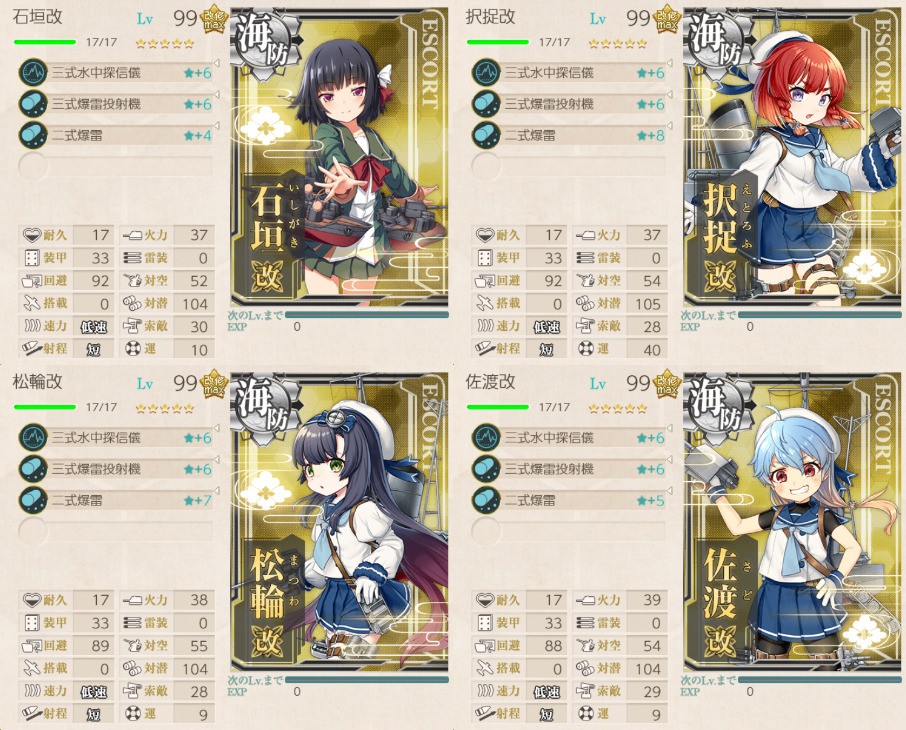Select Ishigaki Kai's Type 3 sonar slot
This screenshot has height=730, width=906.
pos(115,73)
